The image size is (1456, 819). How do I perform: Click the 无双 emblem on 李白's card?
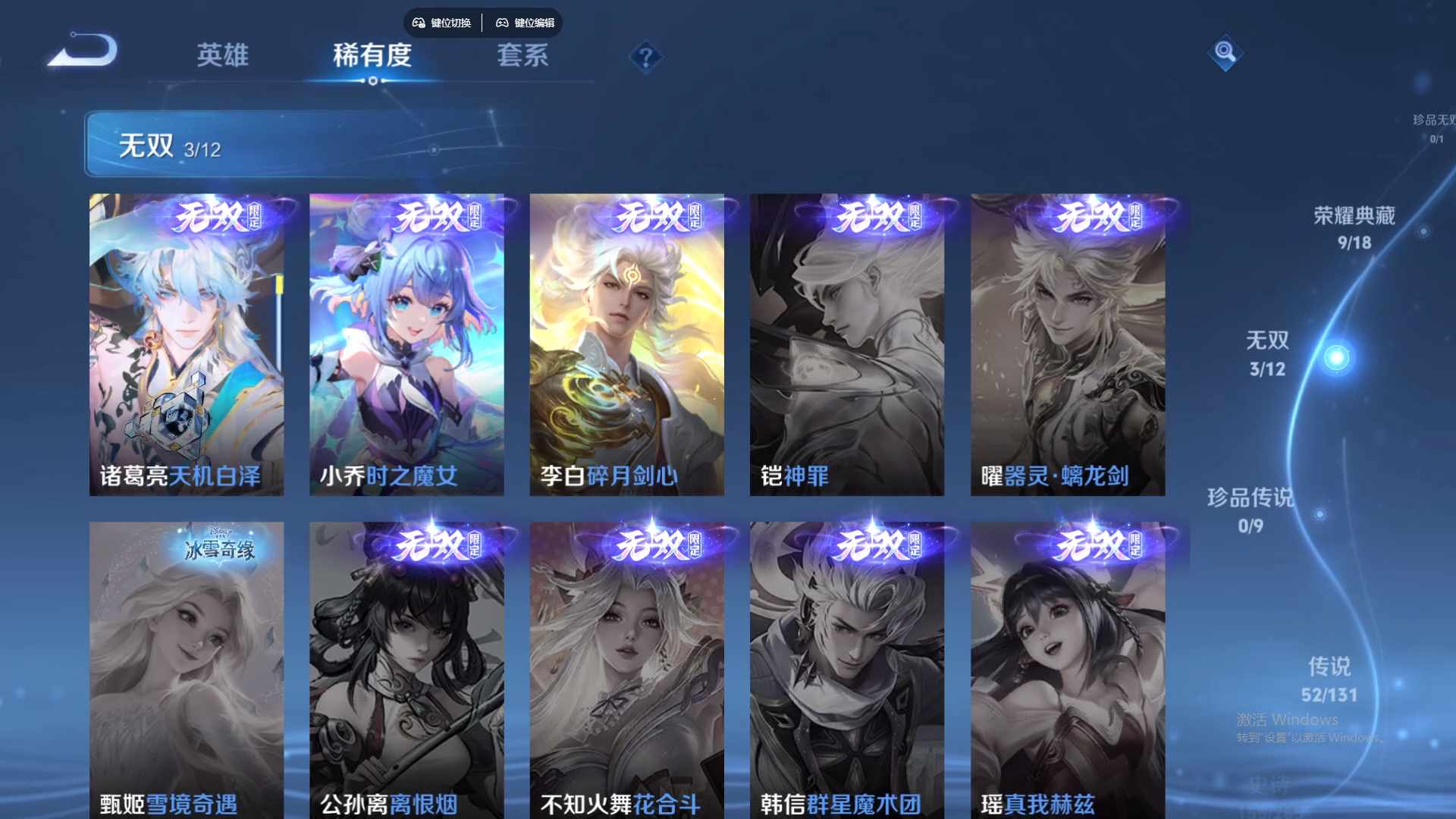(645, 216)
